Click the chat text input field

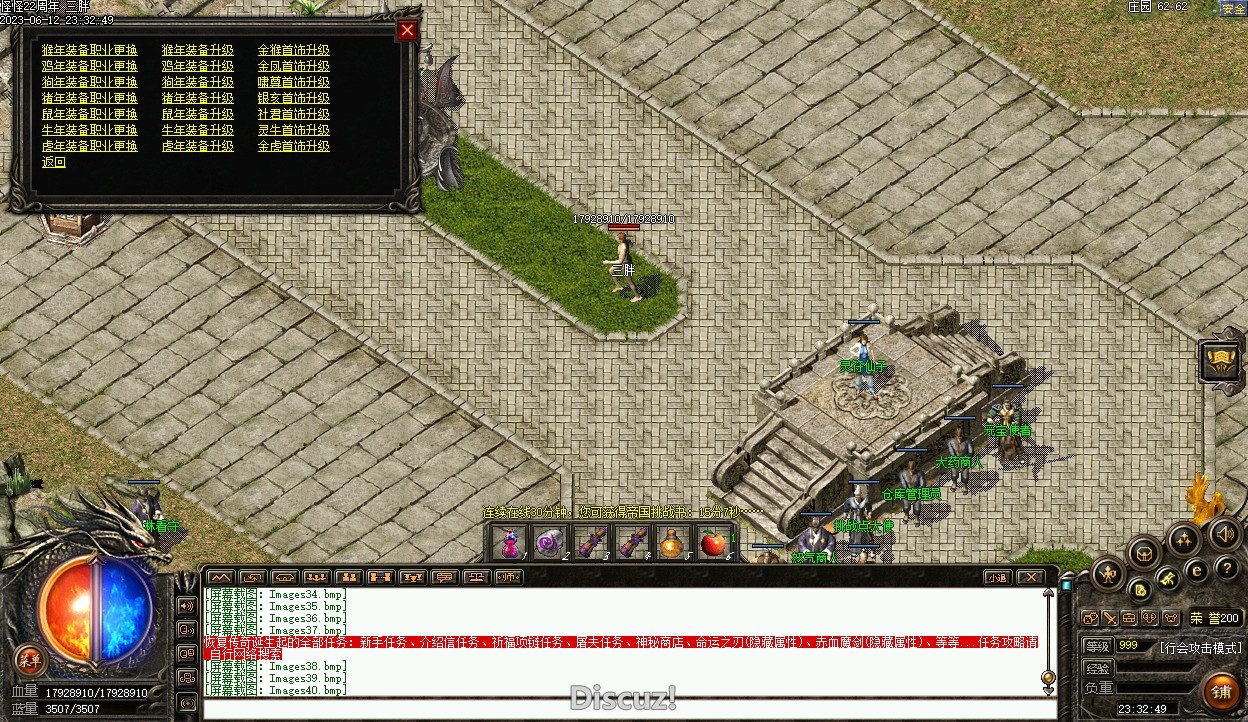(620, 709)
